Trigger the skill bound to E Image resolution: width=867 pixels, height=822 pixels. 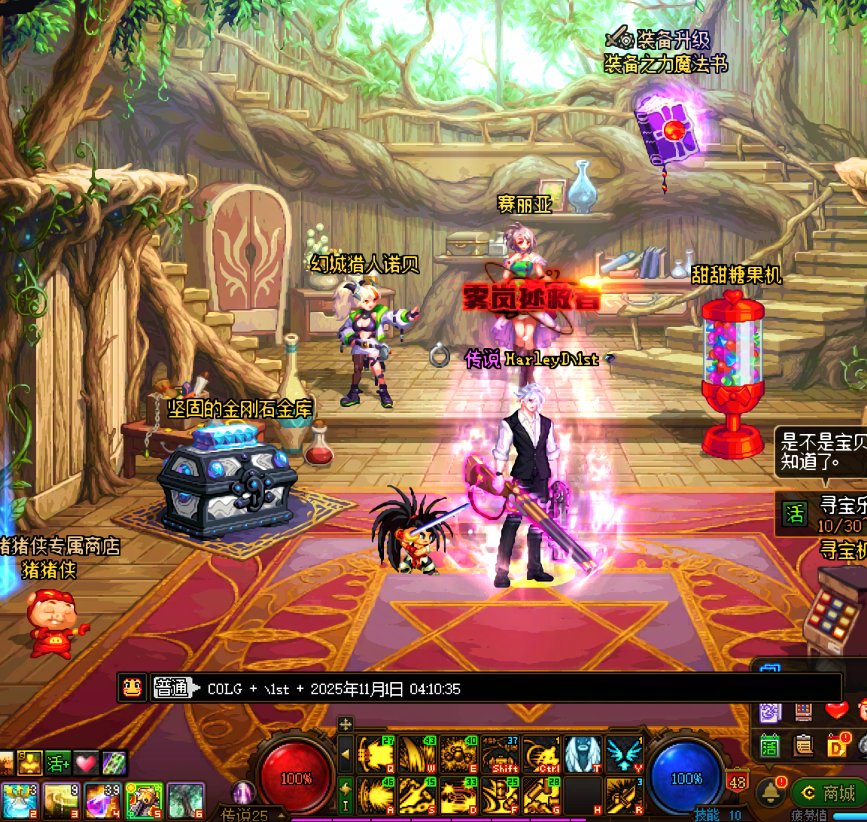coord(458,754)
